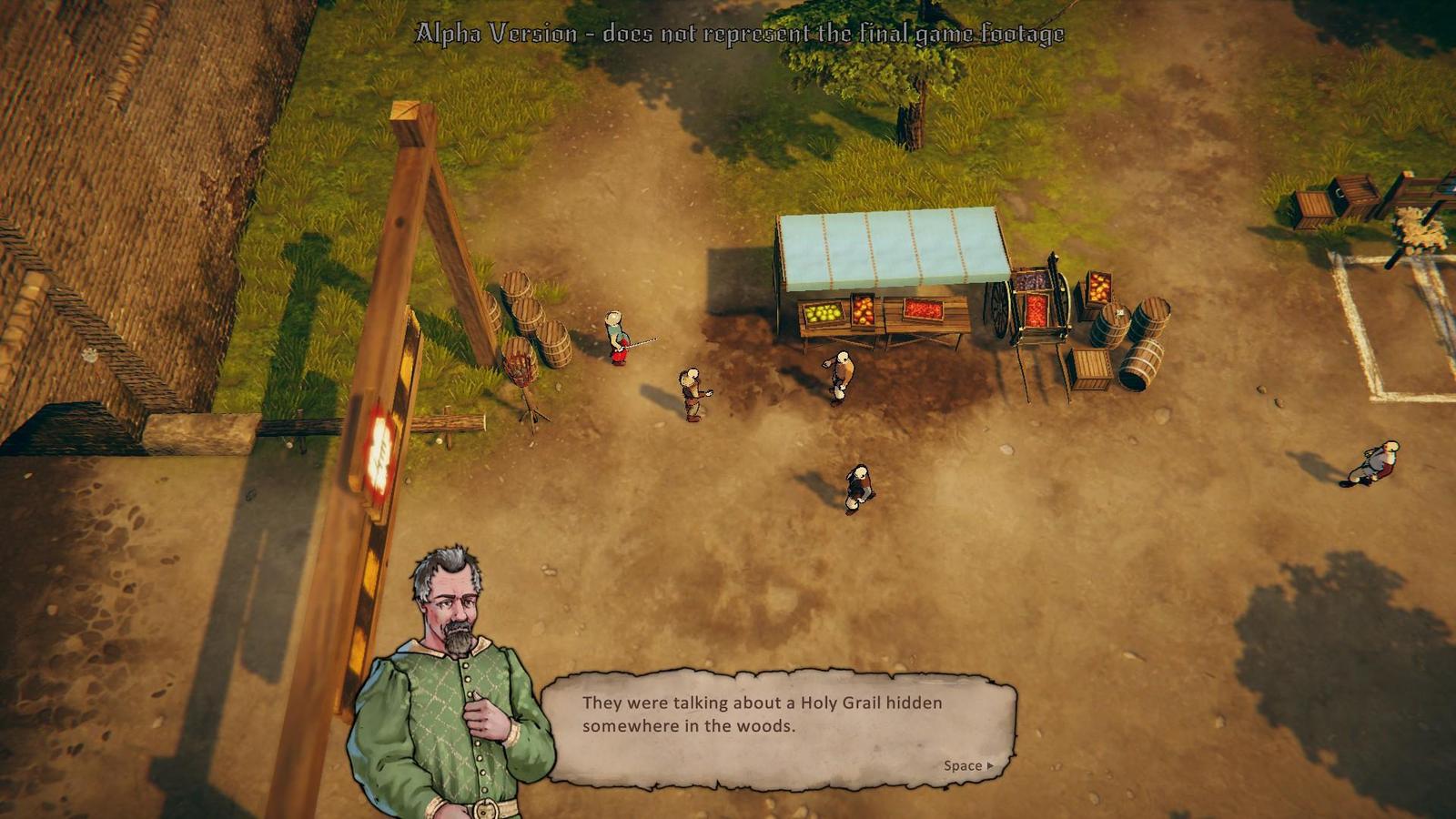This screenshot has height=819, width=1456.
Task: Click the crate of red tomatoes on the stall
Action: (x=922, y=309)
